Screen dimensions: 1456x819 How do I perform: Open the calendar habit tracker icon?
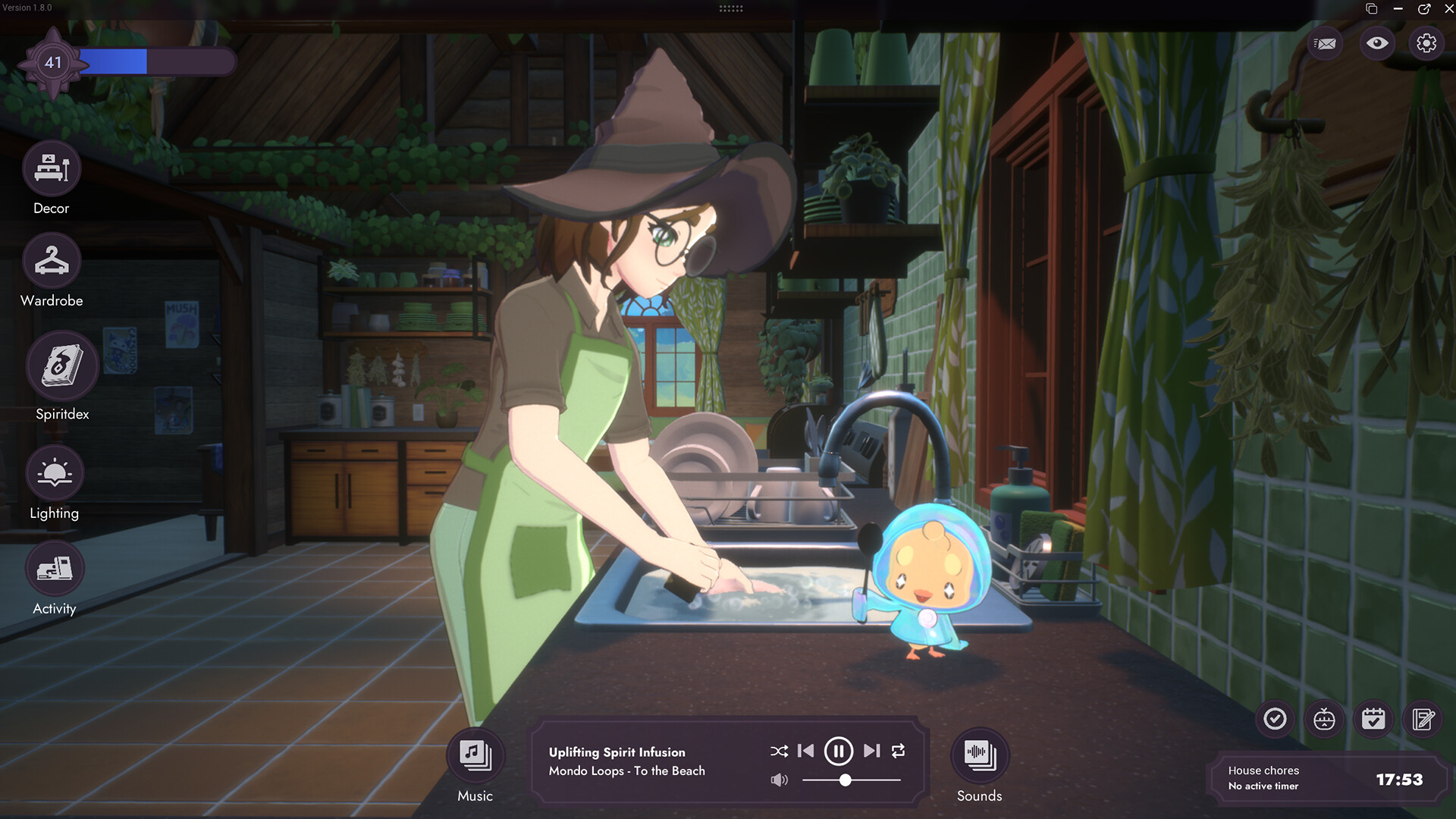(1373, 718)
